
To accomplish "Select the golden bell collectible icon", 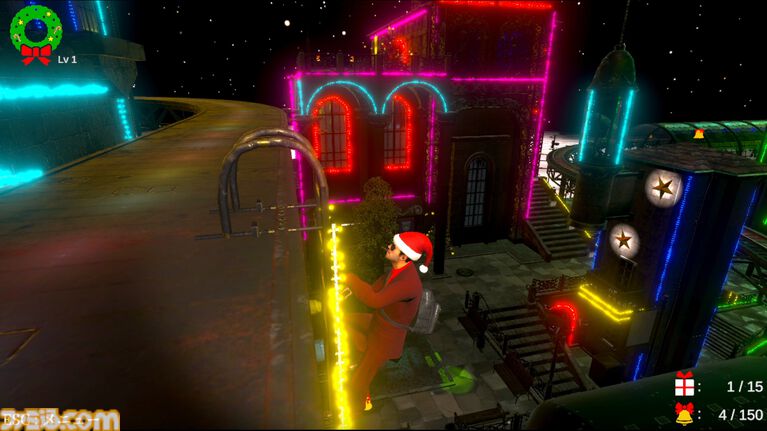I will click(x=685, y=414).
